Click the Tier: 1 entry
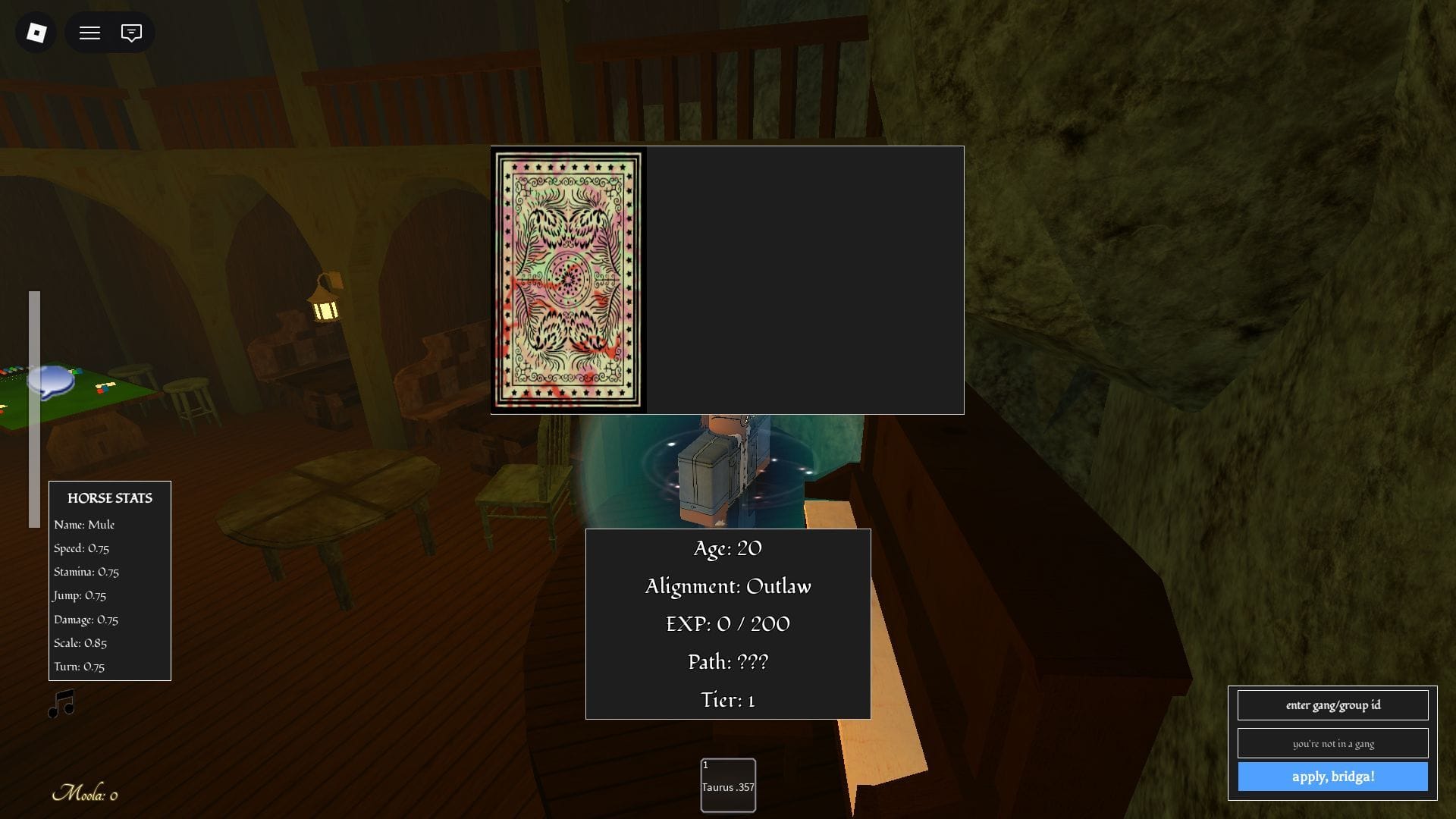This screenshot has width=1456, height=819. coord(726,700)
